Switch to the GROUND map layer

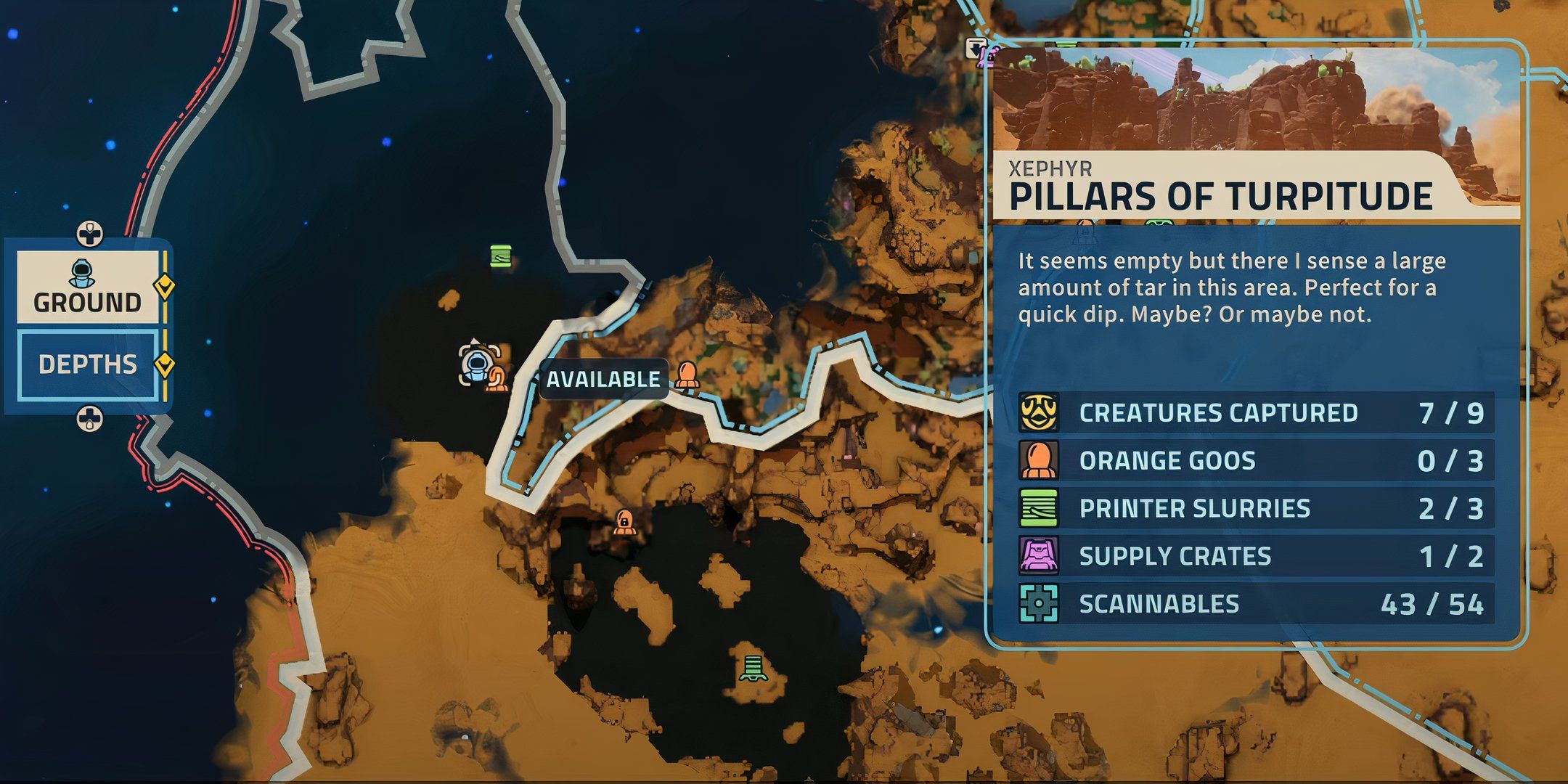coord(87,287)
